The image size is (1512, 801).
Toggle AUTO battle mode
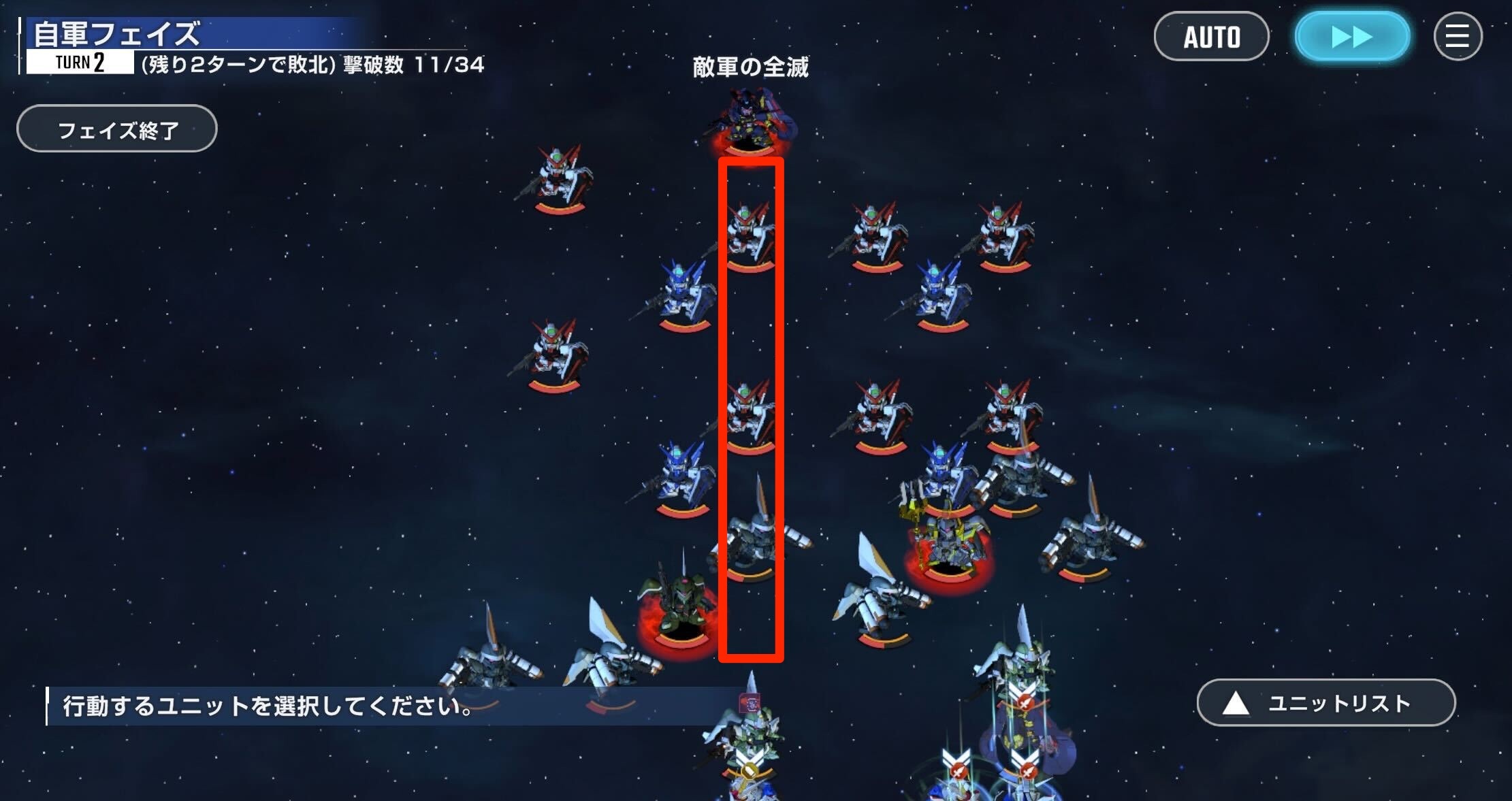click(1212, 37)
